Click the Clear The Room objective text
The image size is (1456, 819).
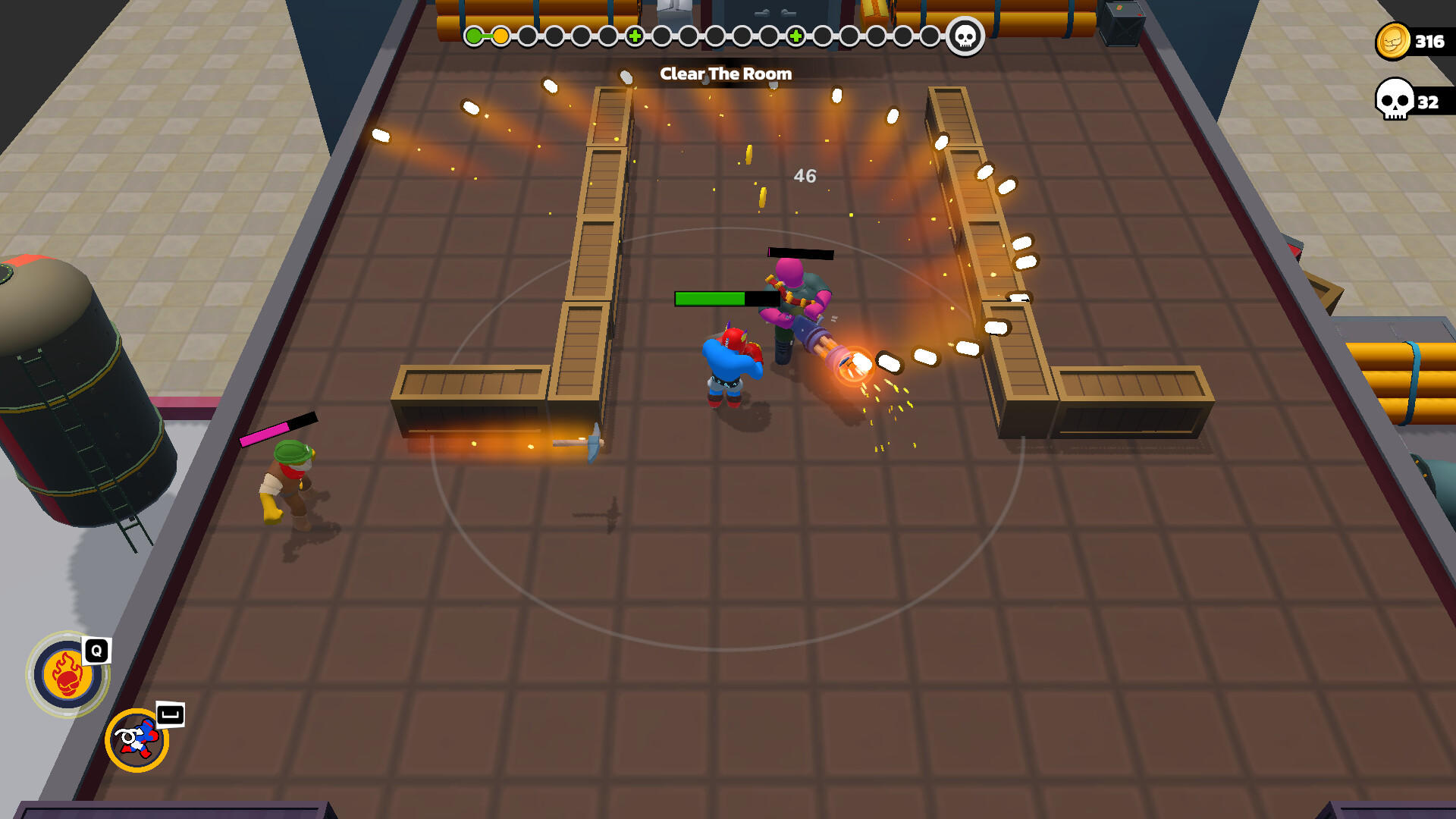click(726, 74)
